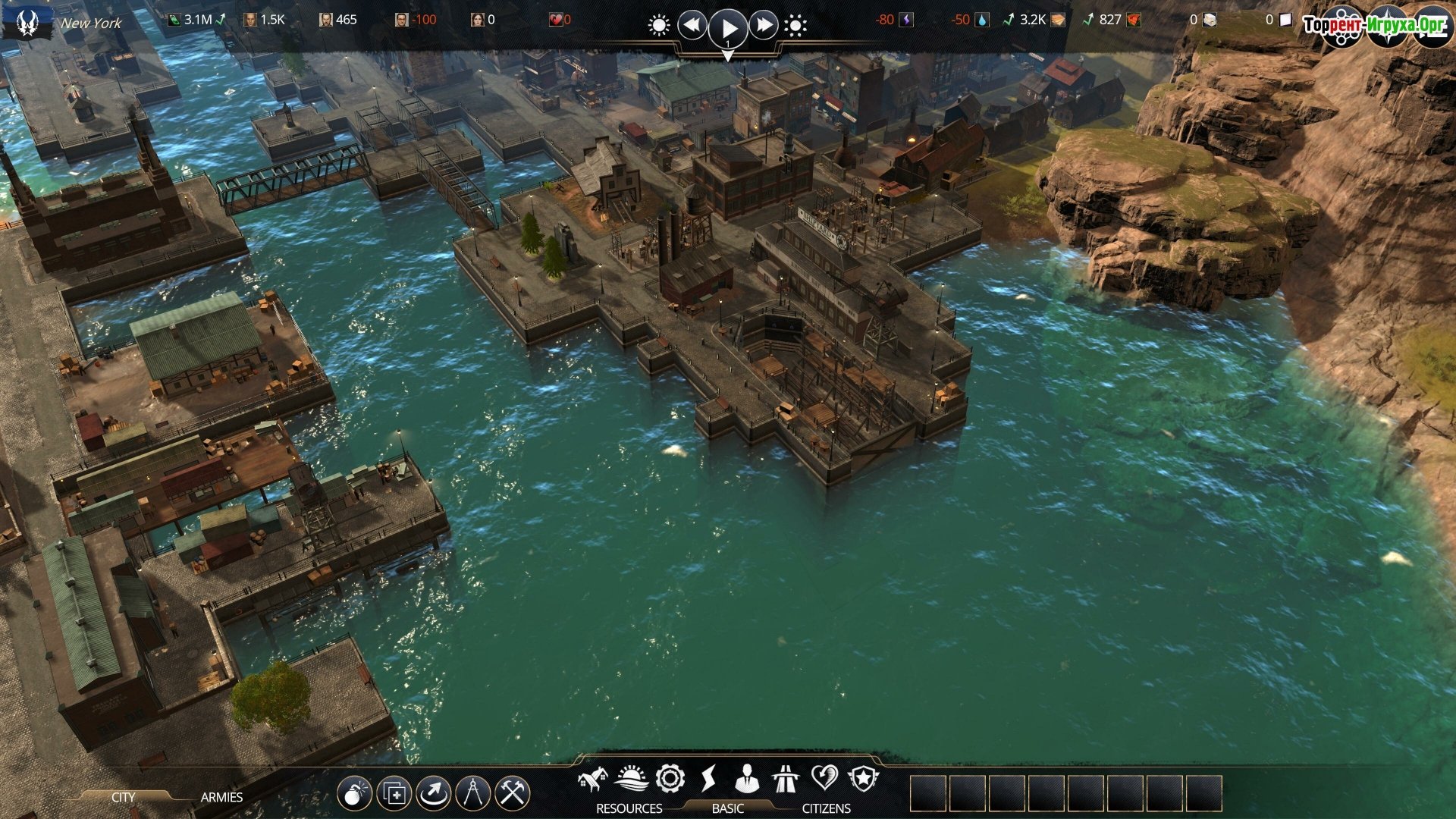The image size is (1456, 819).
Task: Click the play button to run time
Action: [728, 28]
